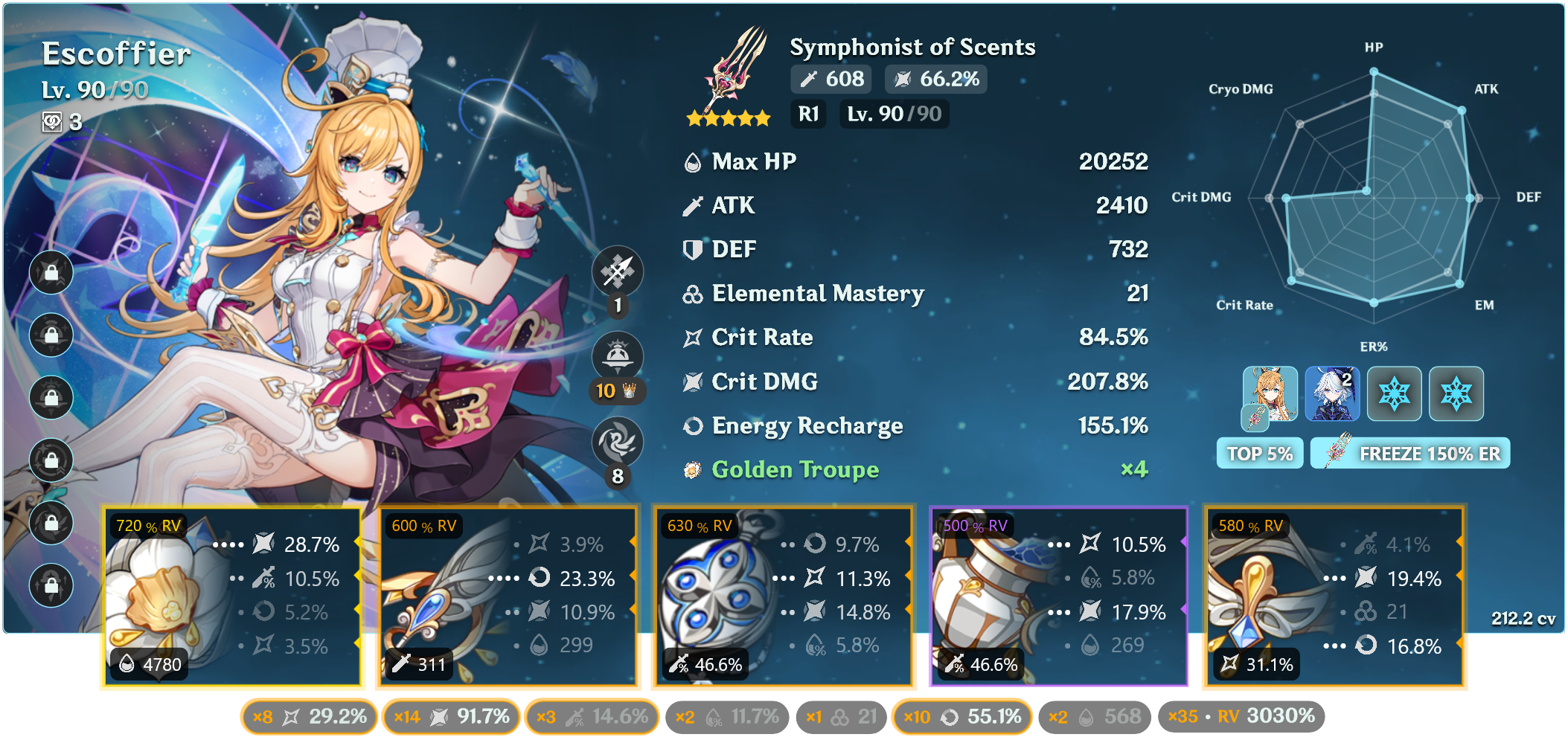Inspect the circlet with 31.1% Crit Rate
The height and width of the screenshot is (740, 1568).
[1335, 596]
